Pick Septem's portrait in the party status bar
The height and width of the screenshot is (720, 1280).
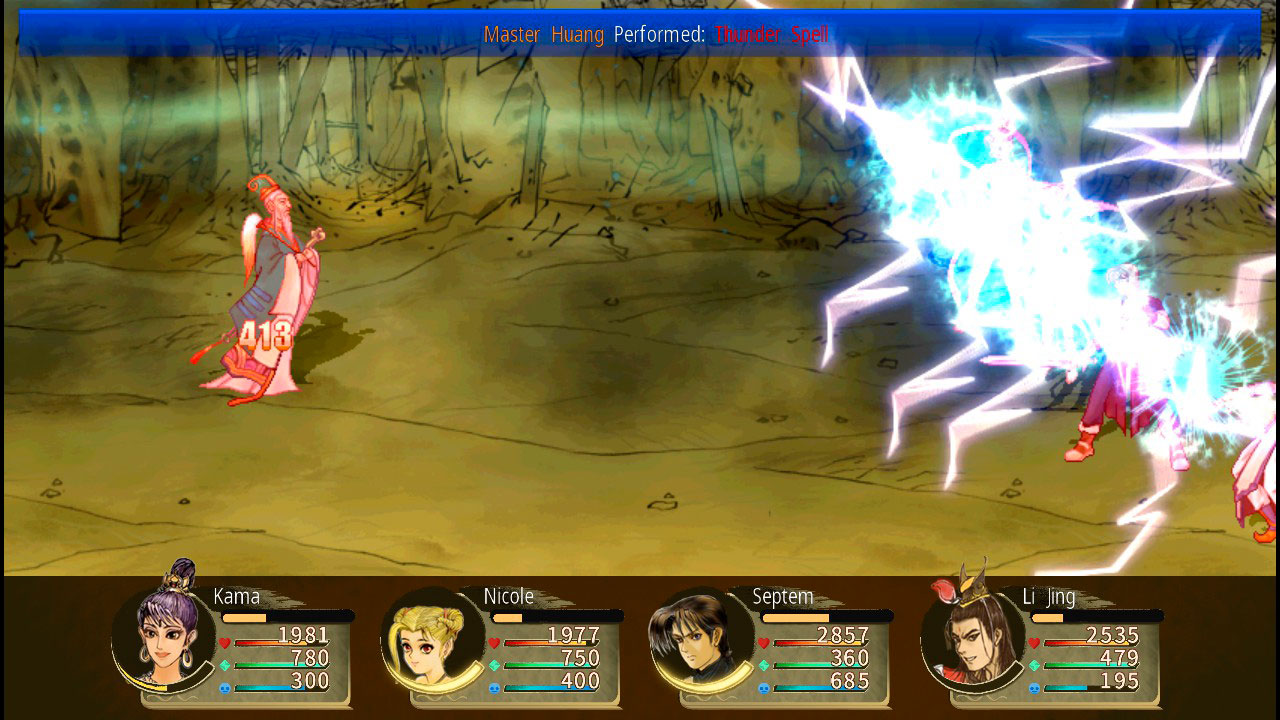700,640
